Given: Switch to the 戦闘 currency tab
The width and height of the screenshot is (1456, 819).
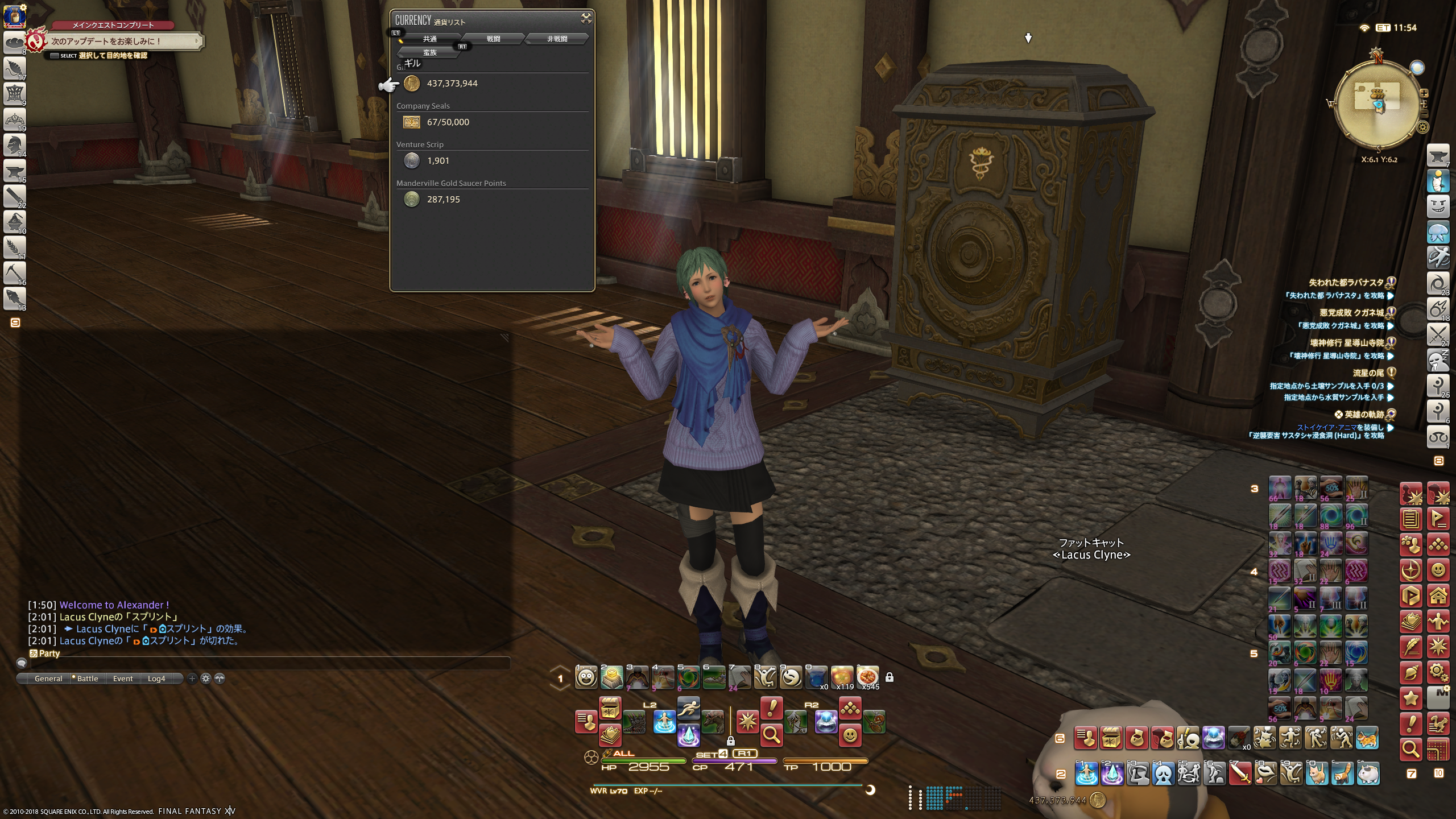Looking at the screenshot, I should pyautogui.click(x=493, y=39).
